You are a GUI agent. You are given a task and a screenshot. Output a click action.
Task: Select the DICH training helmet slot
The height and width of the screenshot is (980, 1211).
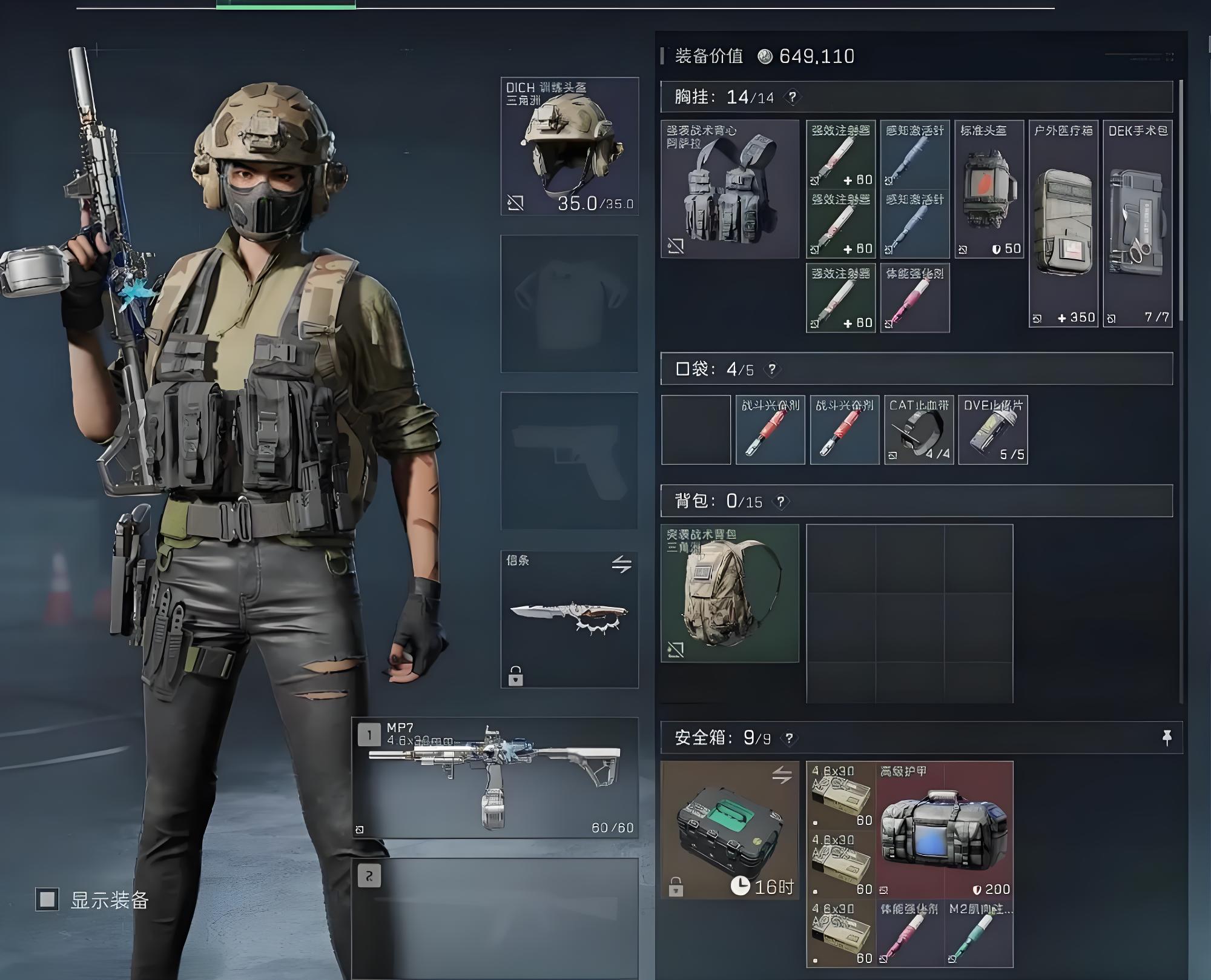pos(569,146)
